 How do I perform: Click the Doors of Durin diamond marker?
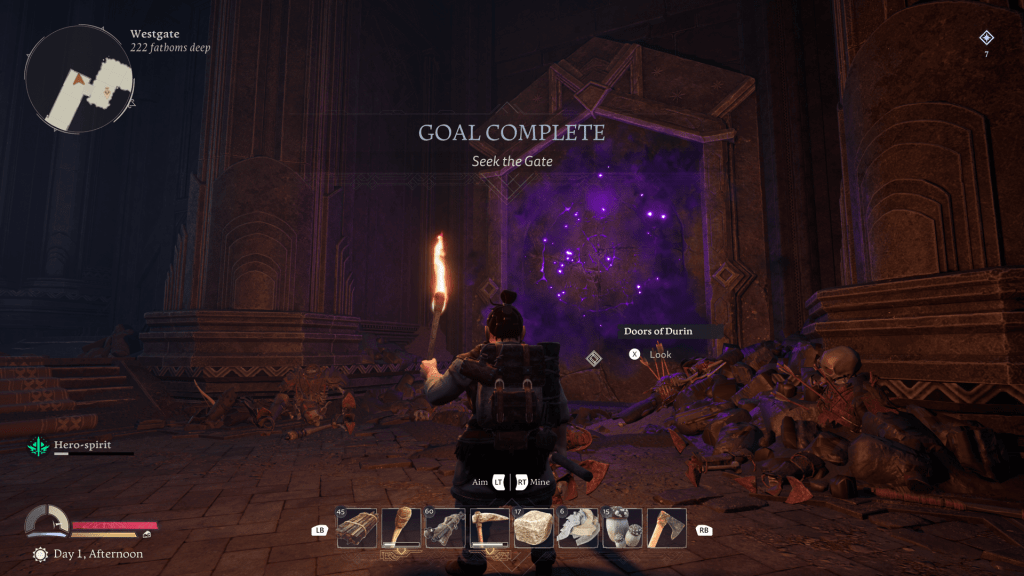[x=593, y=358]
